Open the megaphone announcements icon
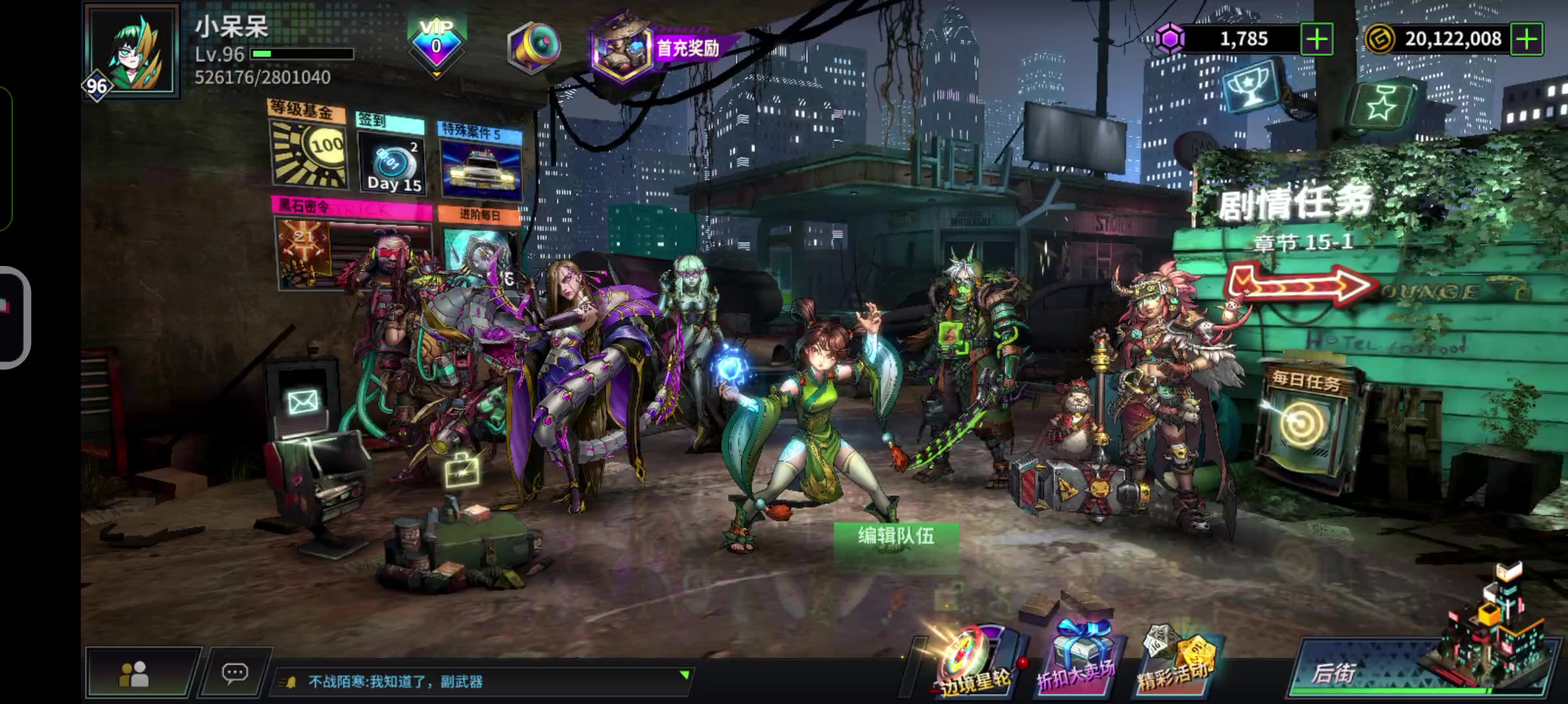This screenshot has width=1568, height=704. (x=533, y=47)
